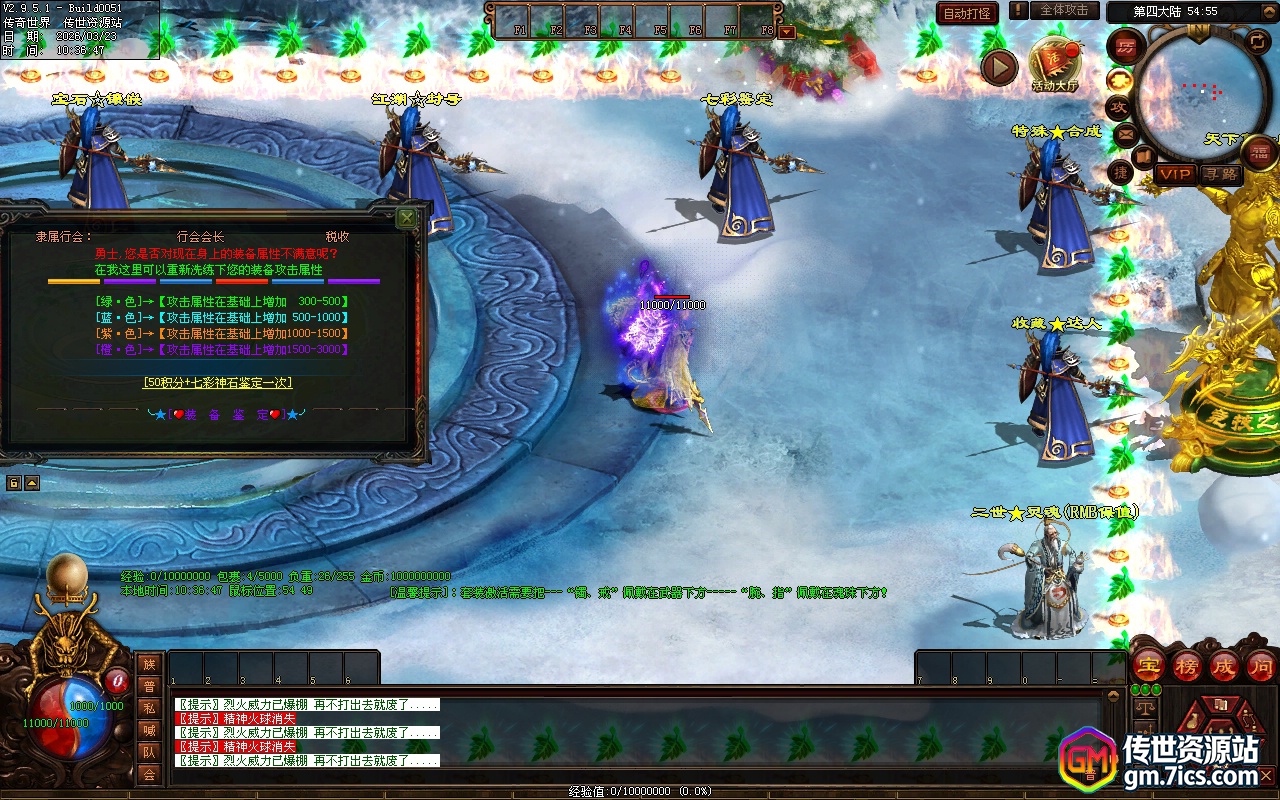Select the 队 team chat channel
Screen dimensions: 1280x800
point(149,752)
